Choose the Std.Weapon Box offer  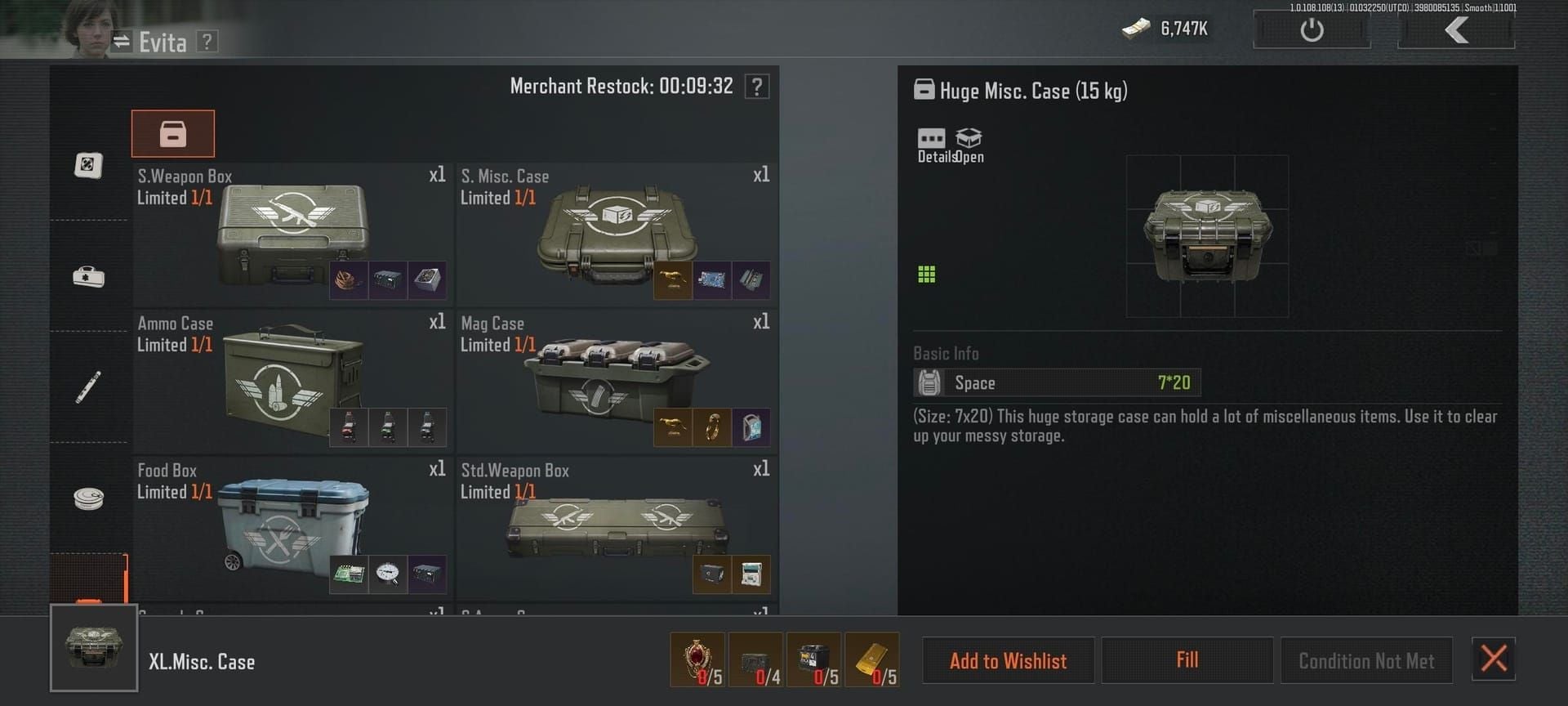pyautogui.click(x=616, y=528)
